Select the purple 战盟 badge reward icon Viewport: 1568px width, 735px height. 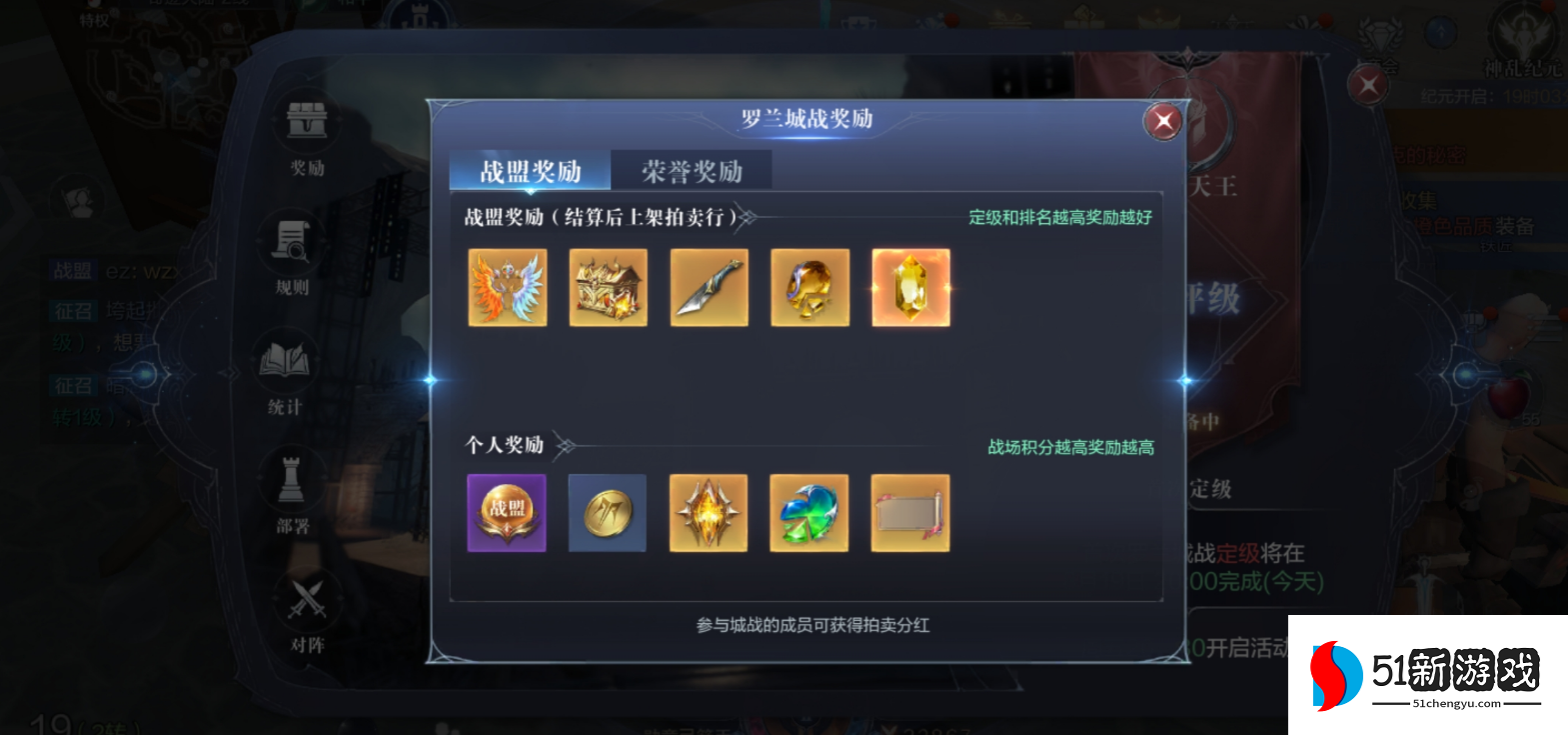coord(507,514)
